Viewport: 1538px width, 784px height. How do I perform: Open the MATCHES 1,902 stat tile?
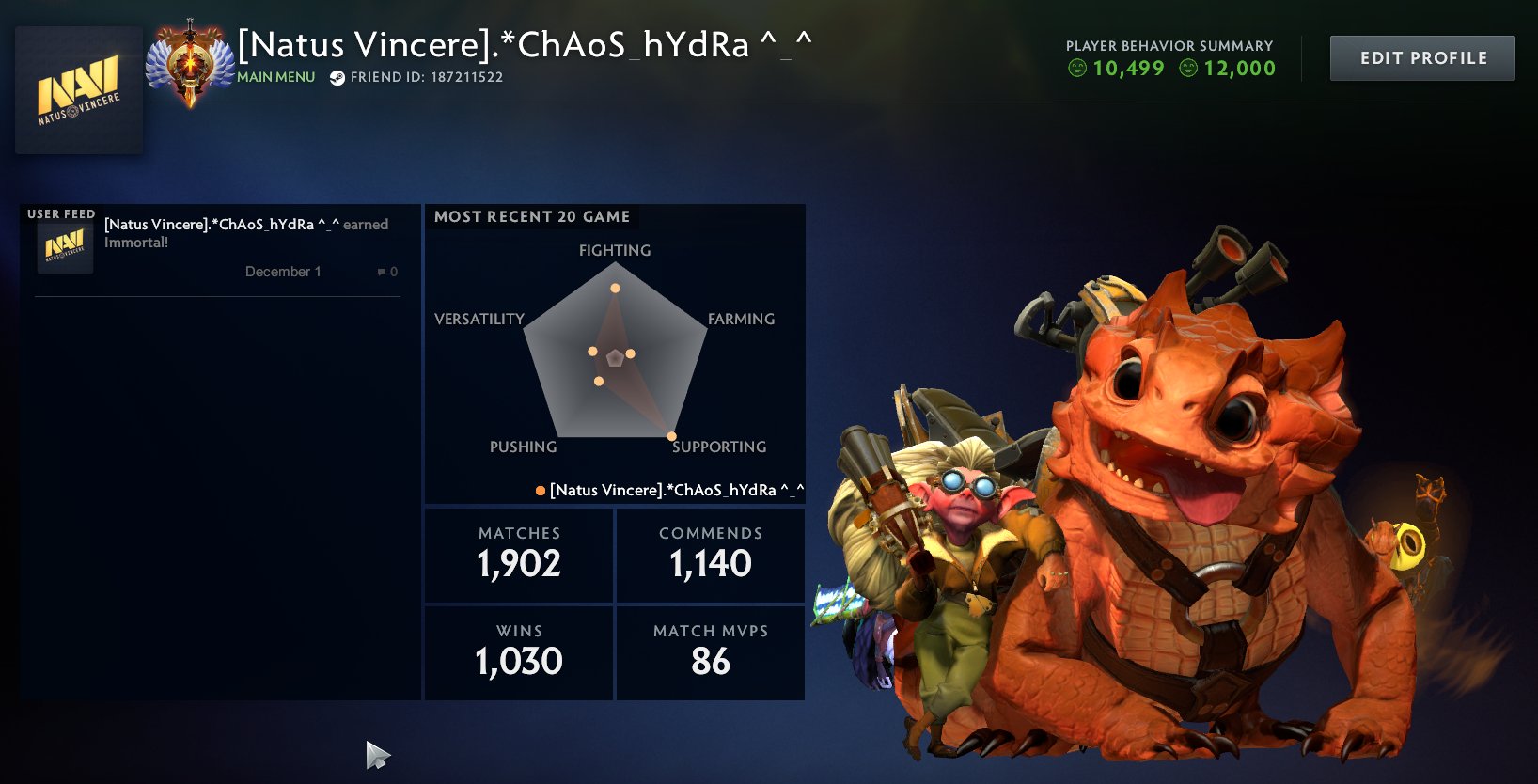click(518, 555)
